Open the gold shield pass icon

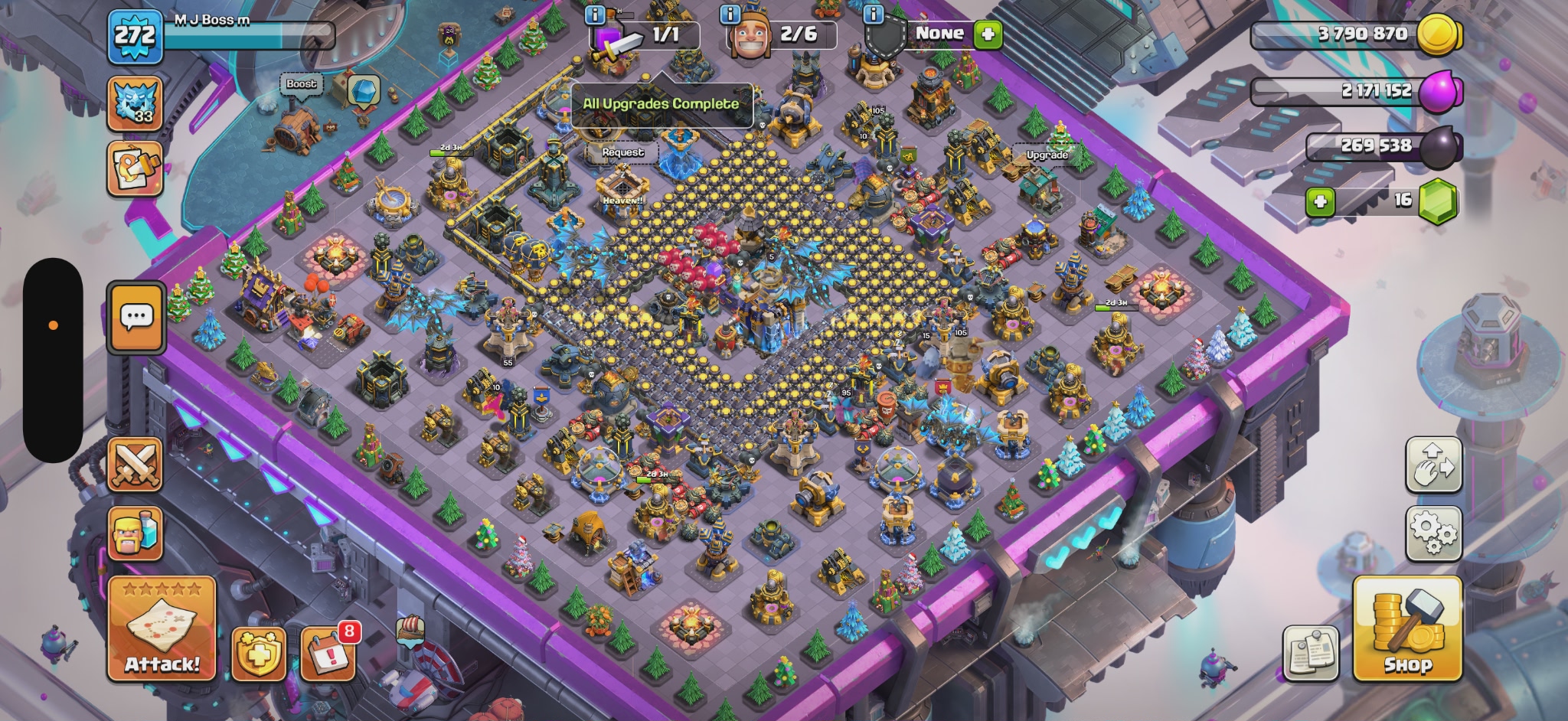point(260,654)
